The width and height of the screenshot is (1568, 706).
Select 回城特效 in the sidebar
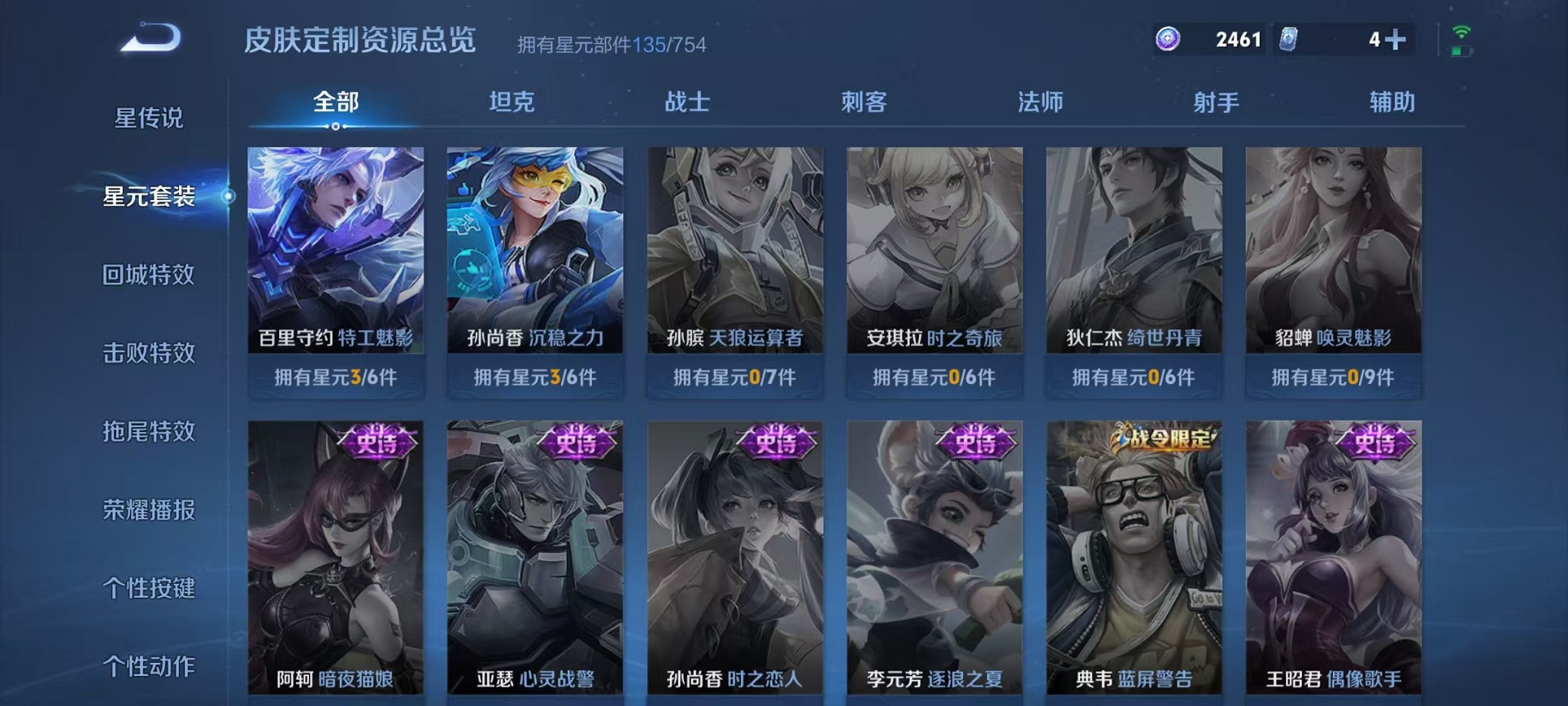coord(151,273)
